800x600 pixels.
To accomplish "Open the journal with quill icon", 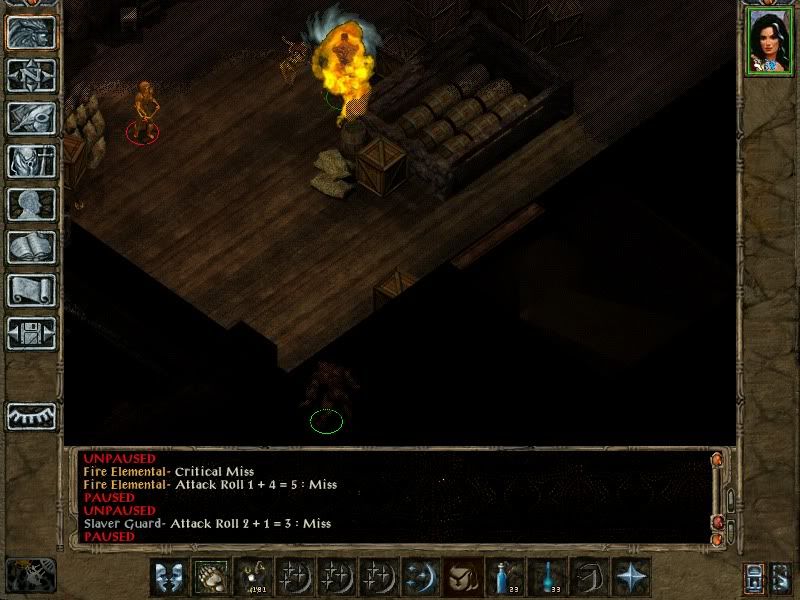I will pos(31,118).
